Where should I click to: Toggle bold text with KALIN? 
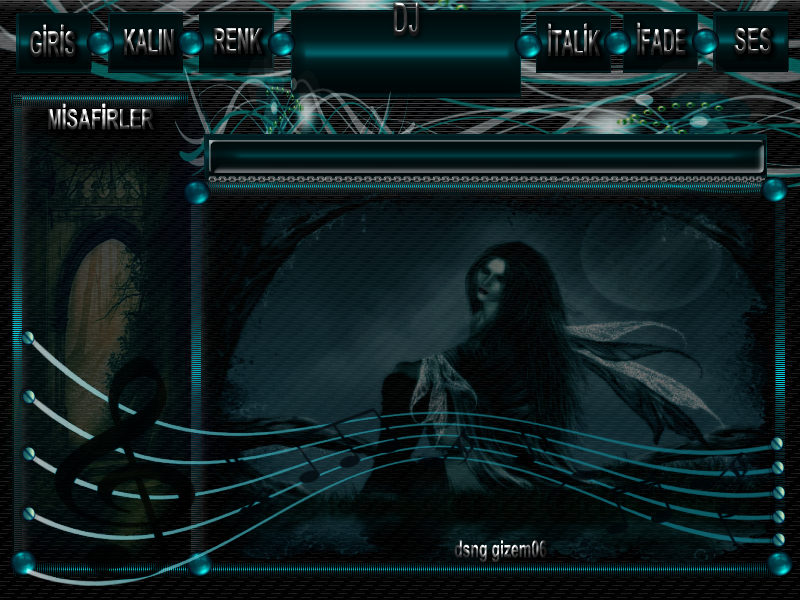coord(146,42)
